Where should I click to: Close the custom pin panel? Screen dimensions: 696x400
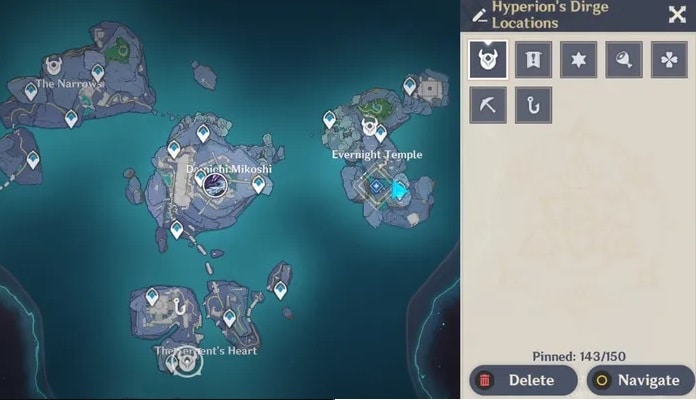click(676, 14)
